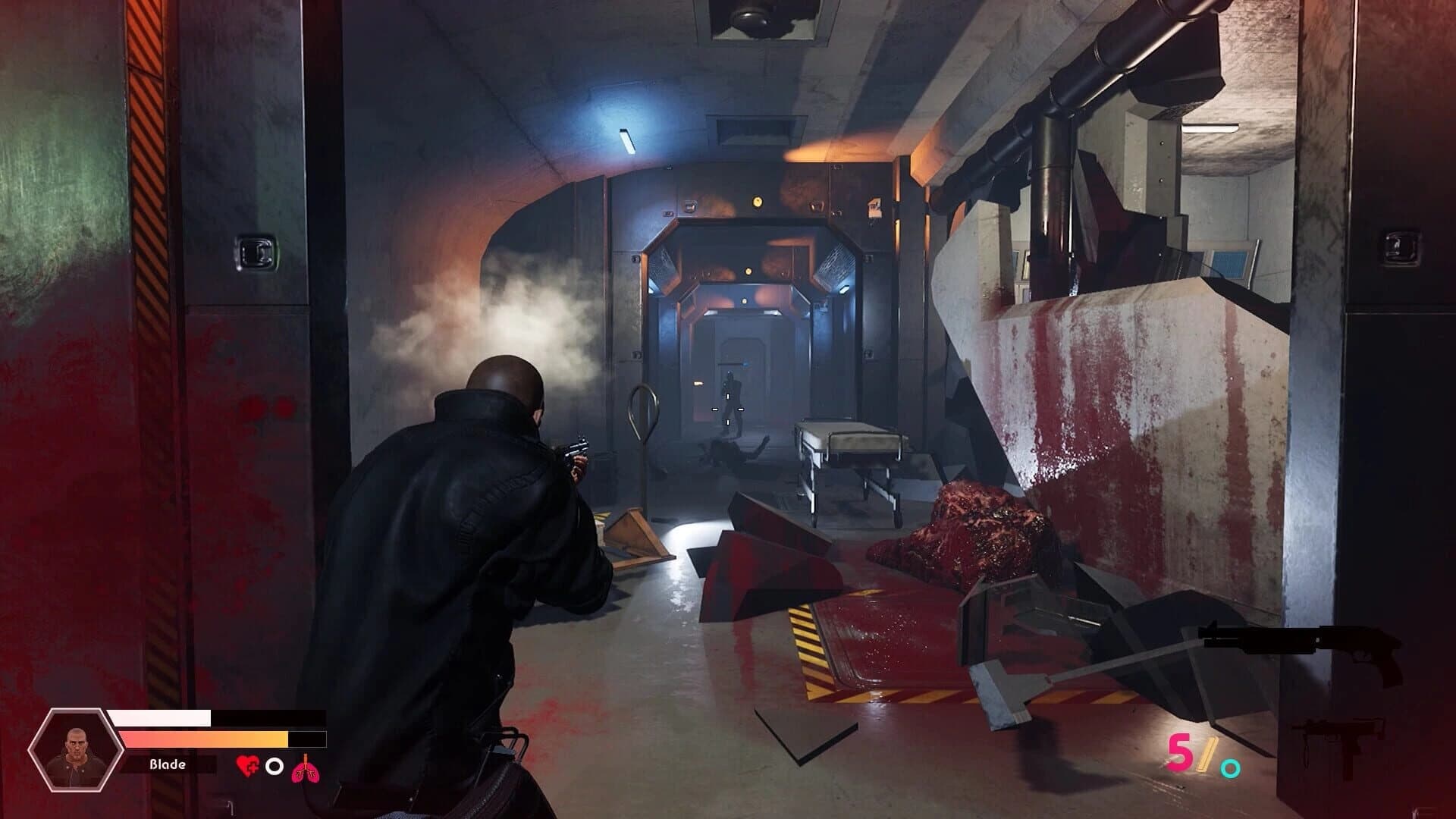Select the health heart icon near Blade's portrait
This screenshot has height=819, width=1456.
coord(248,766)
